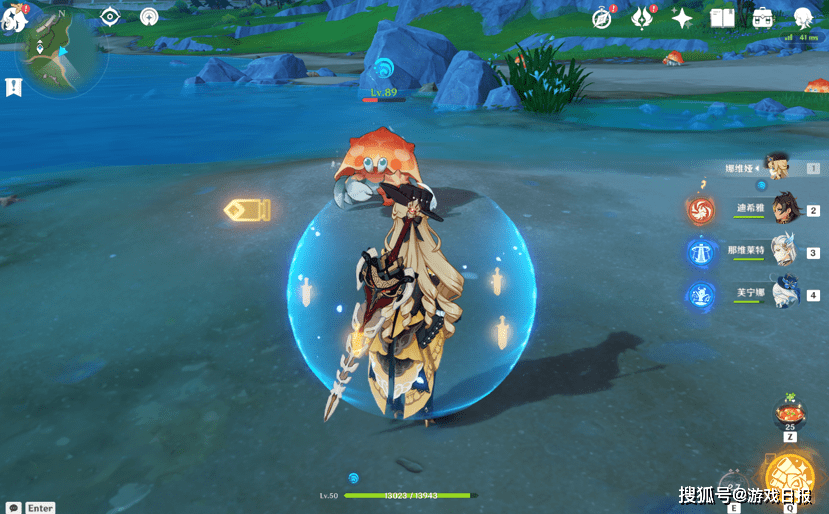This screenshot has width=829, height=514.
Task: Toggle the elemental sight eye icon
Action: (x=111, y=17)
